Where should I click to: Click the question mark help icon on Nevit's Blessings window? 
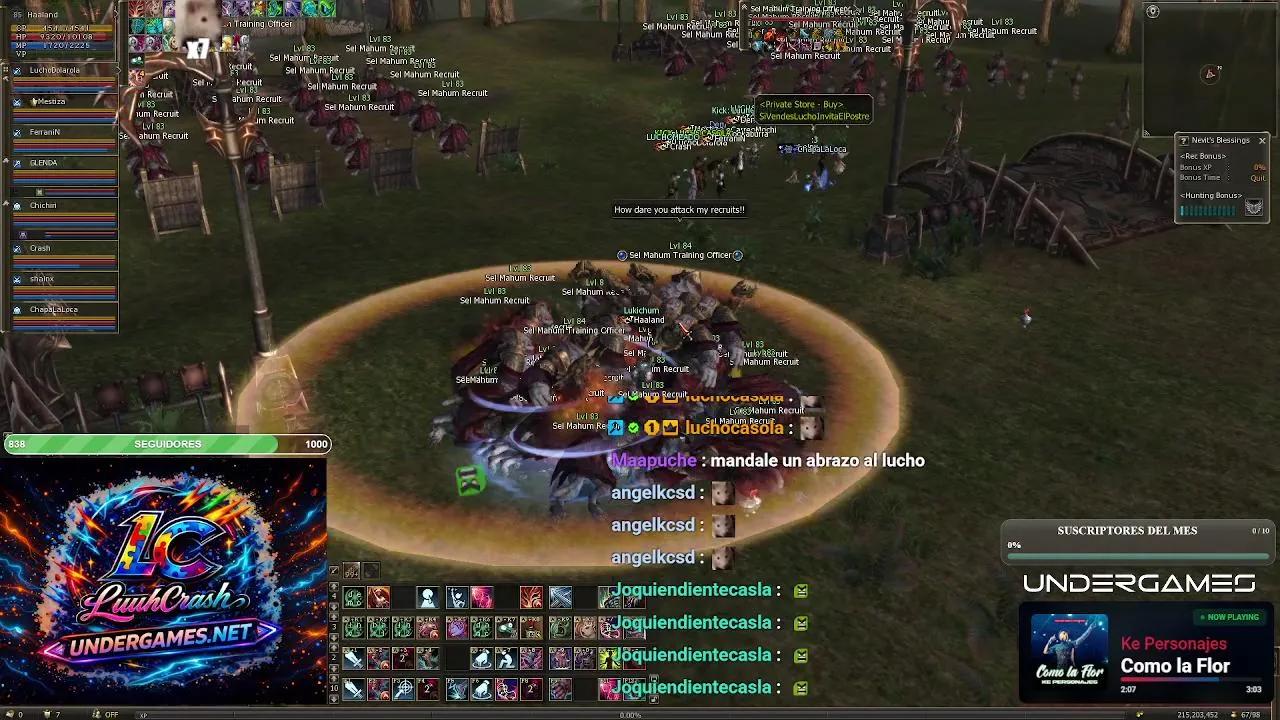point(1184,141)
